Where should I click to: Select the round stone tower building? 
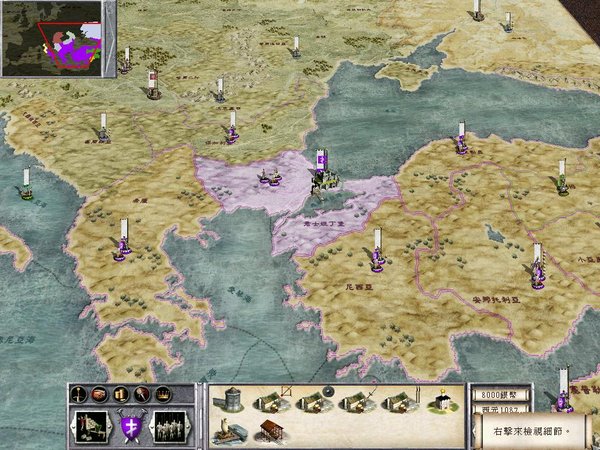231,398
